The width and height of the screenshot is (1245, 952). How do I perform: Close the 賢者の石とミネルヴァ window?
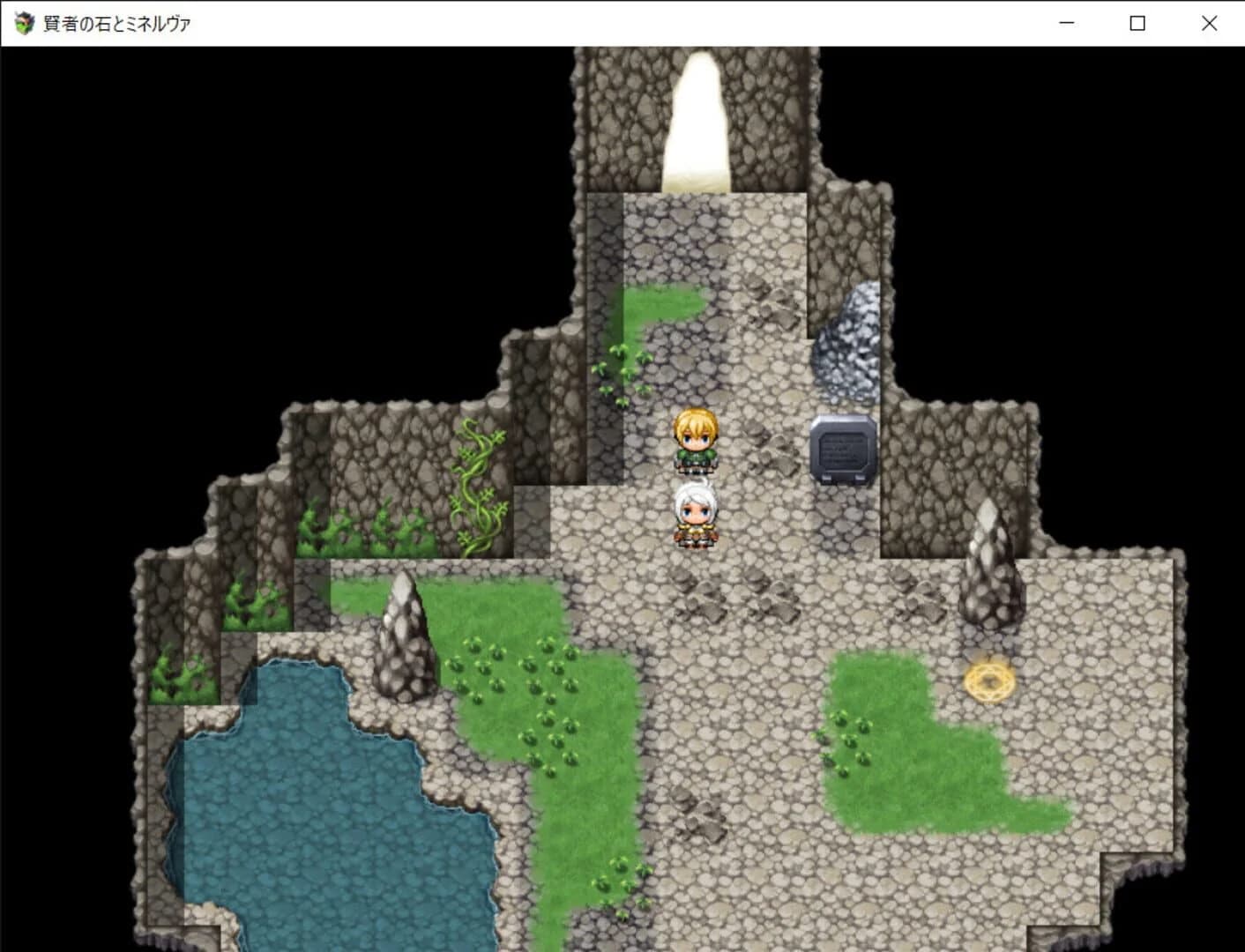tap(1207, 23)
